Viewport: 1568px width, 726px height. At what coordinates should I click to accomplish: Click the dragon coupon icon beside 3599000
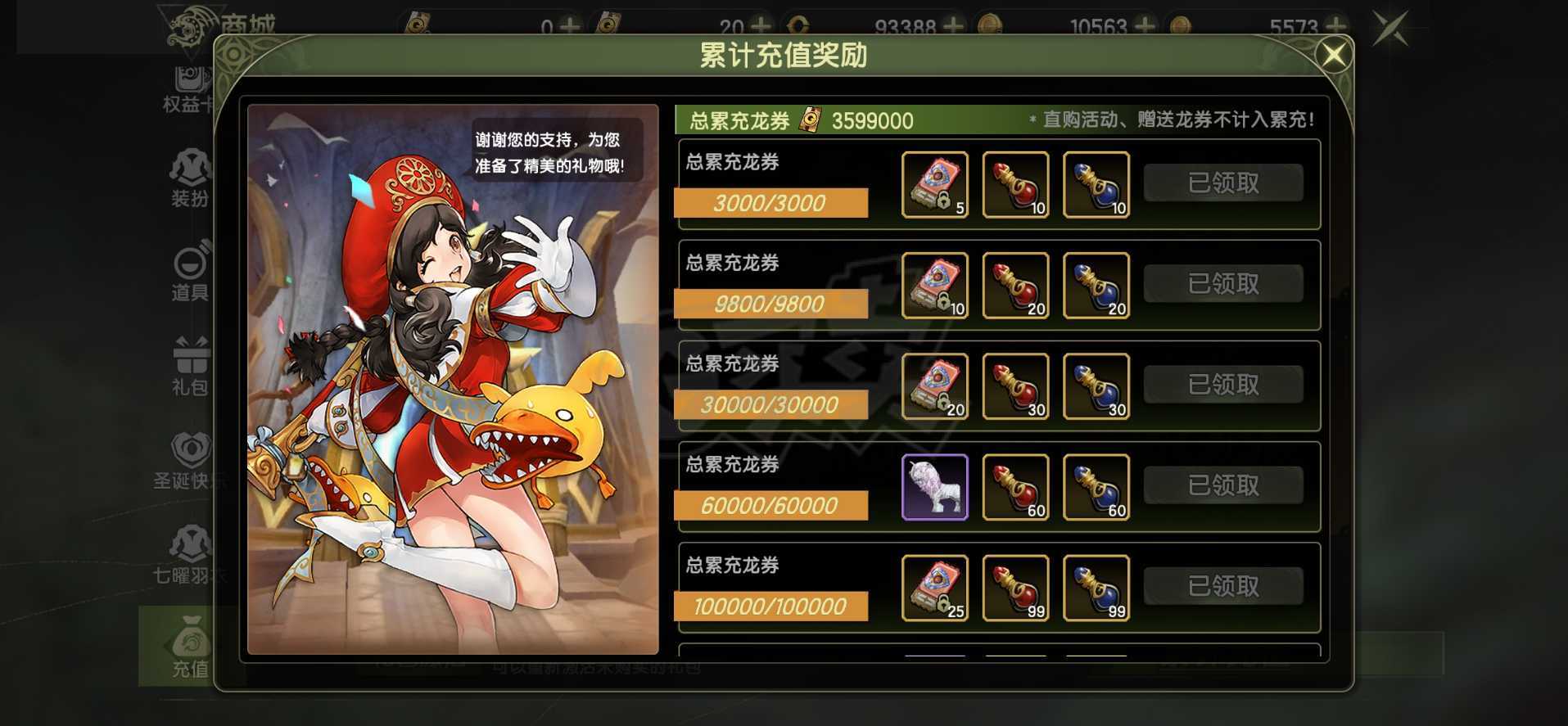[x=809, y=120]
